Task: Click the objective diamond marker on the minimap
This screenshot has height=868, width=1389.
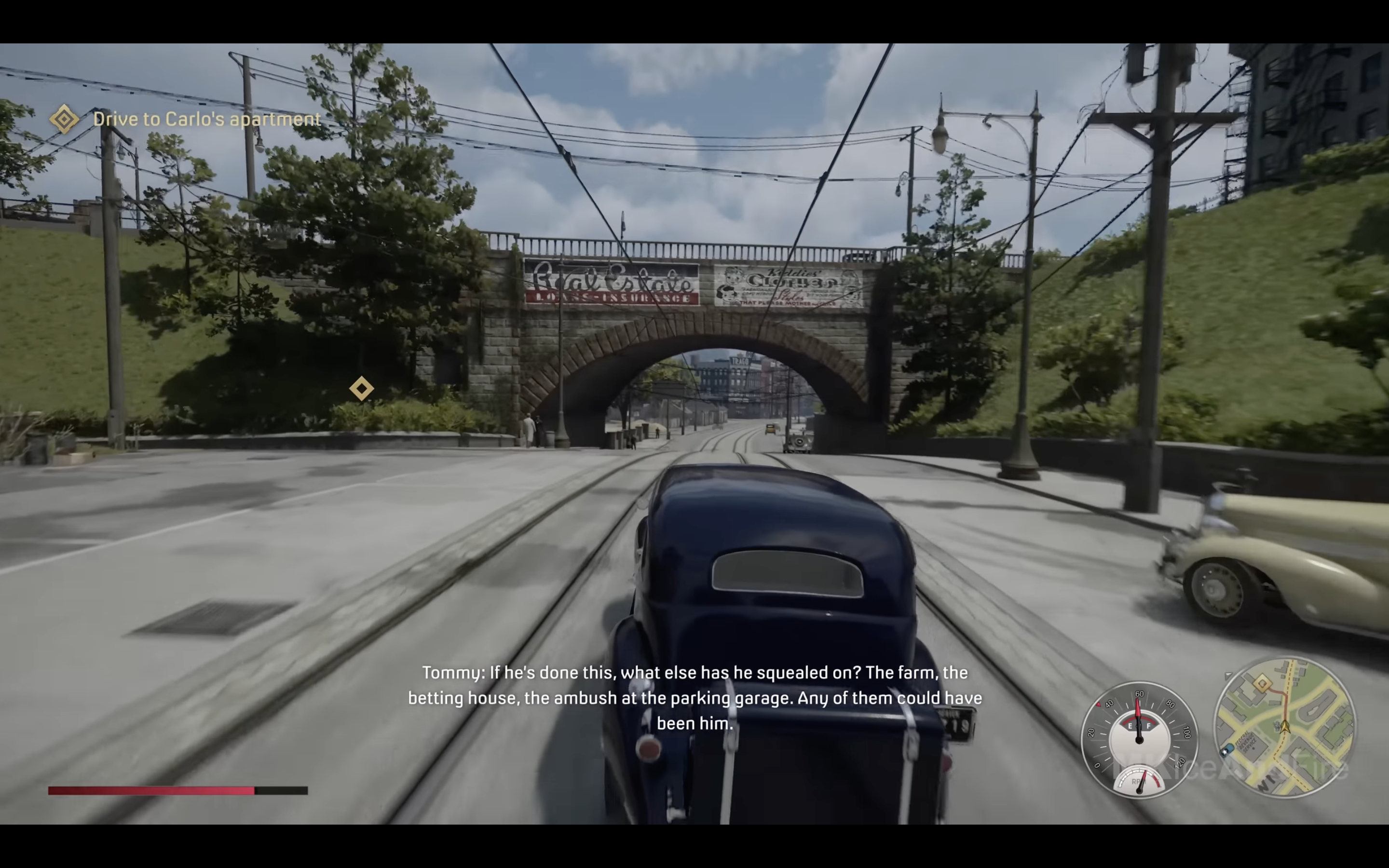Action: point(1262,684)
